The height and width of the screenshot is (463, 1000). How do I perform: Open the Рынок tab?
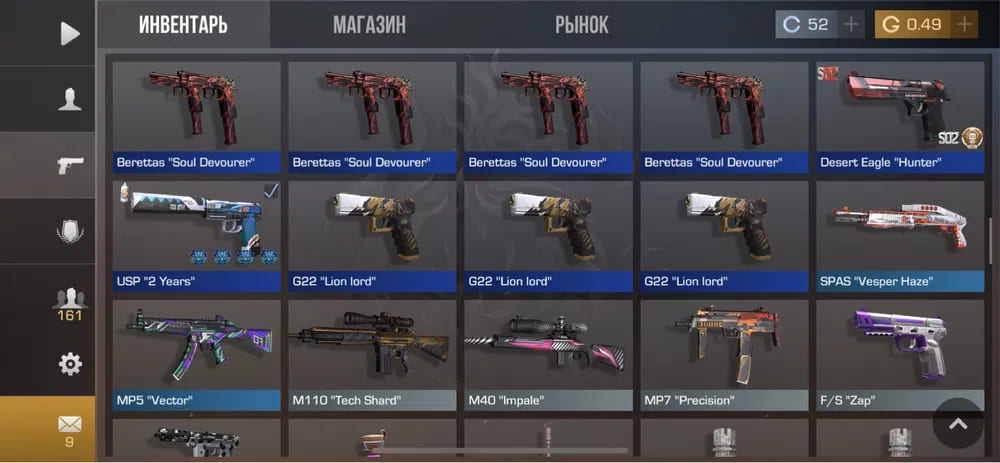tap(581, 25)
